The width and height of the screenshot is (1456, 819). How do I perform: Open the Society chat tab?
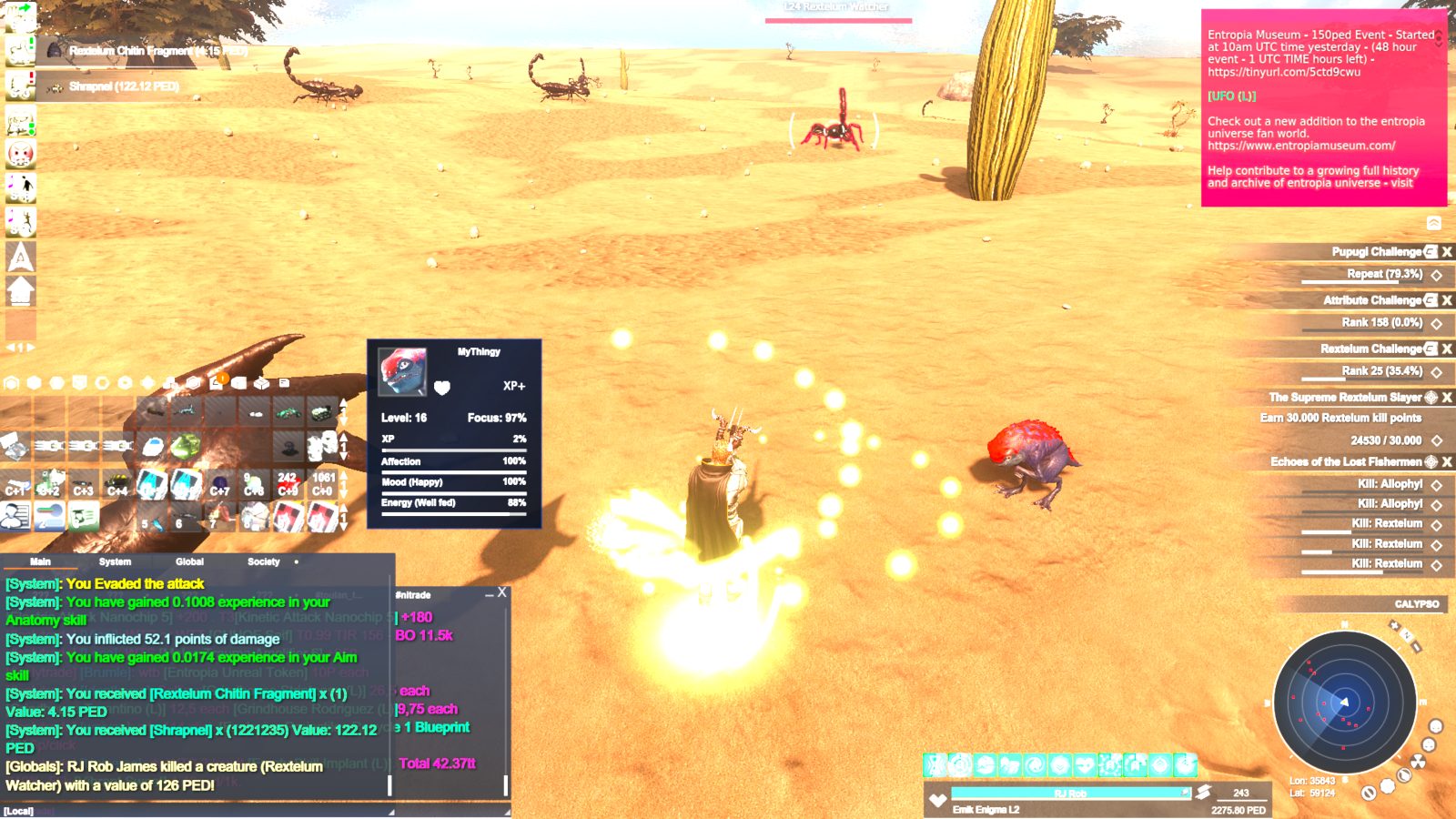point(263,561)
